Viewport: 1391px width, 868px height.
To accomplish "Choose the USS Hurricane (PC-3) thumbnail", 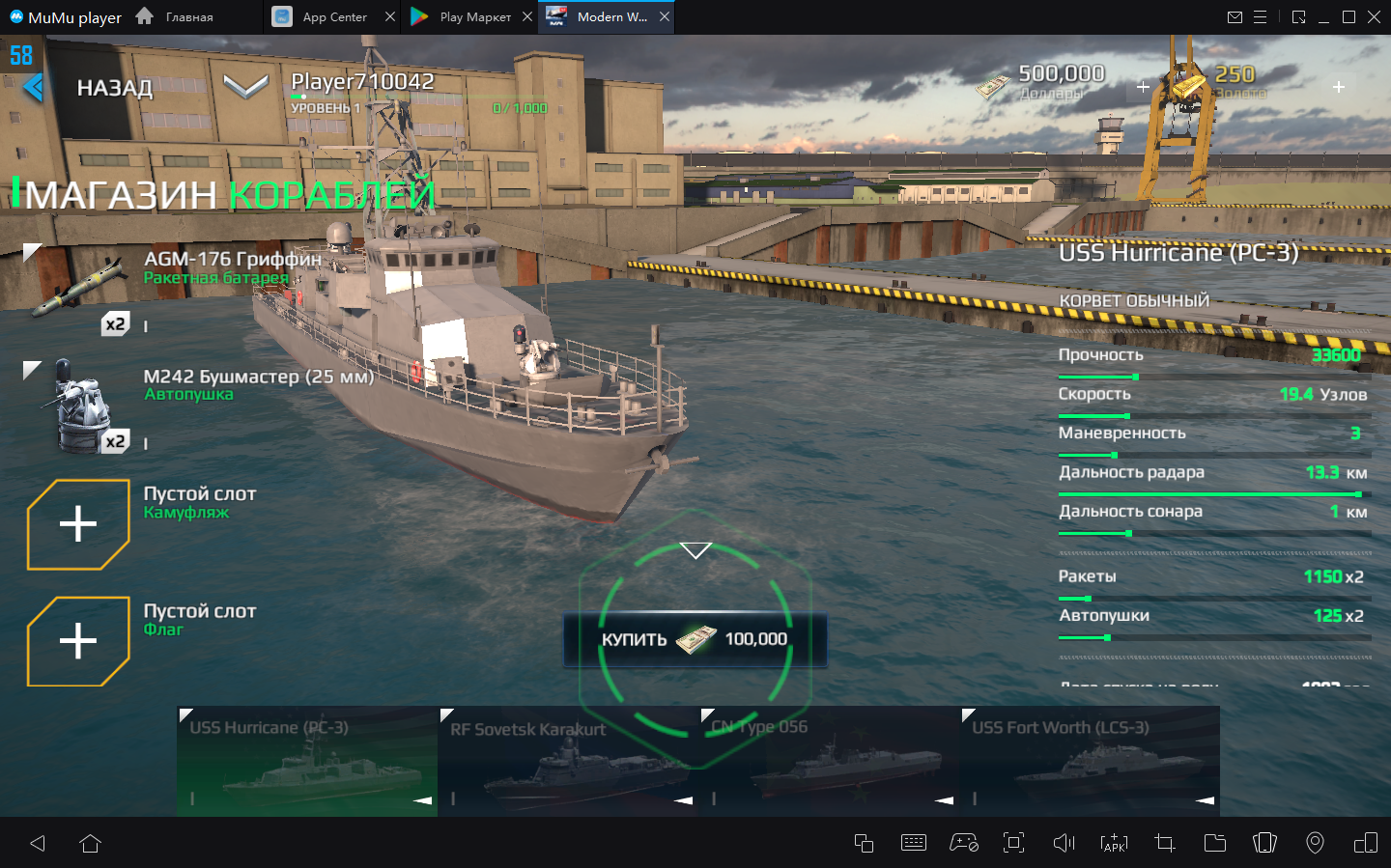I will [x=307, y=763].
